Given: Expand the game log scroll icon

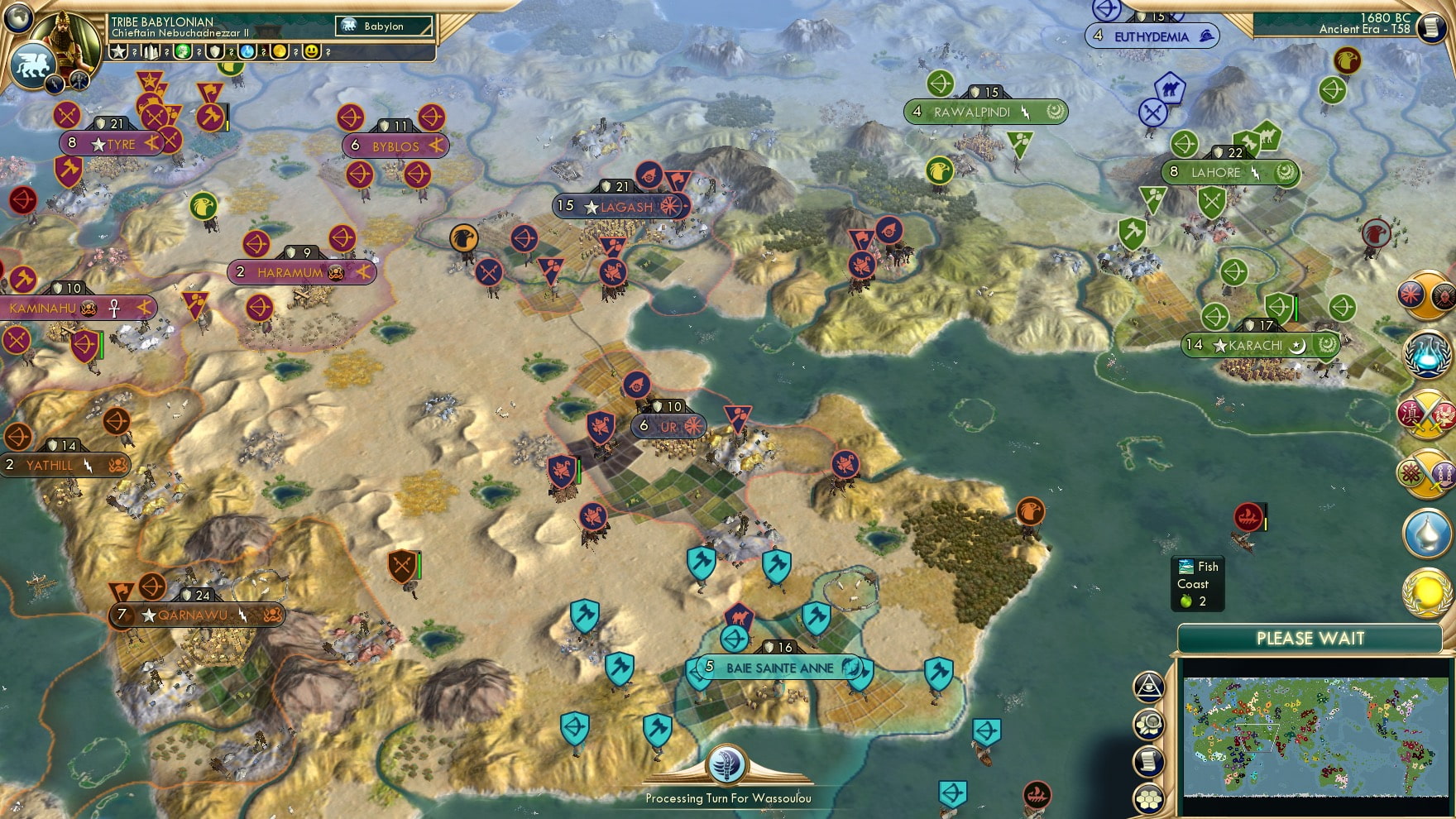Looking at the screenshot, I should (1148, 759).
